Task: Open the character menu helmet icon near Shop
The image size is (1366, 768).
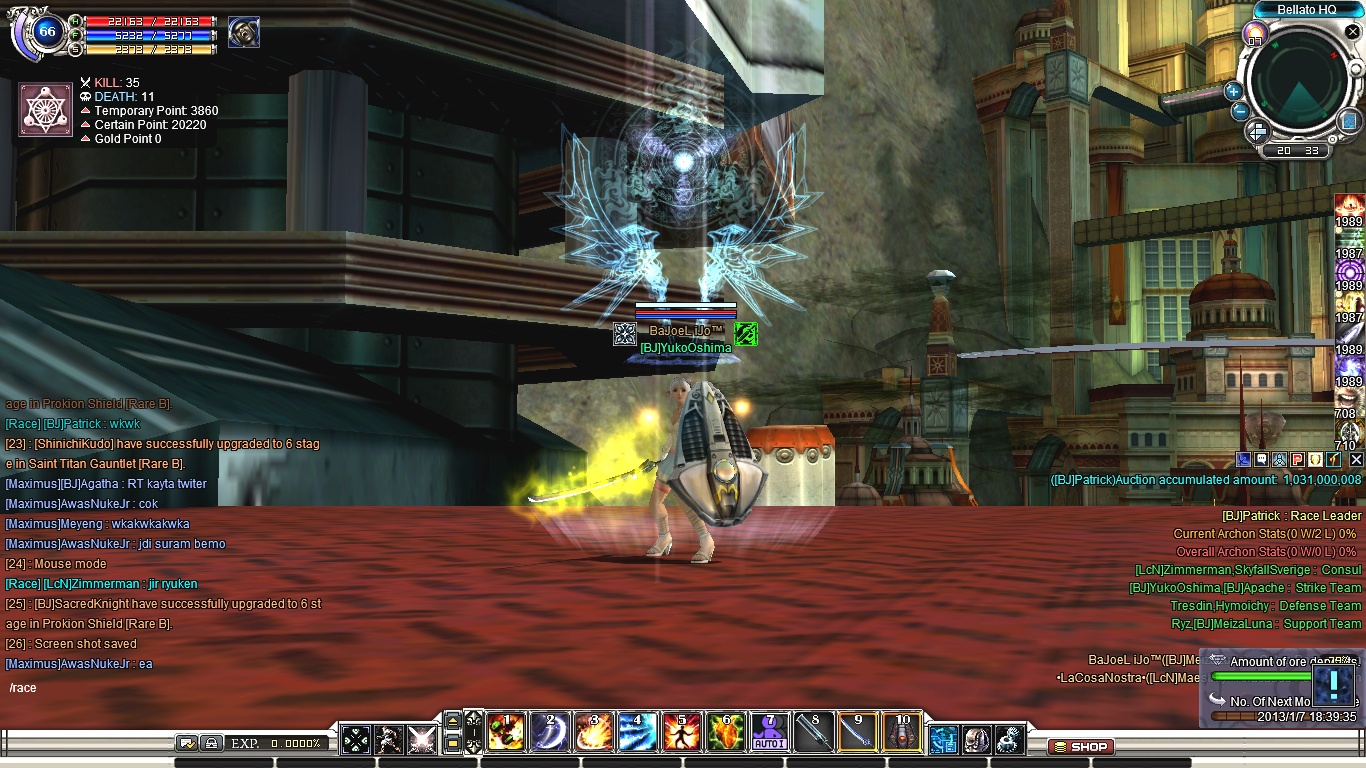Action: 977,740
